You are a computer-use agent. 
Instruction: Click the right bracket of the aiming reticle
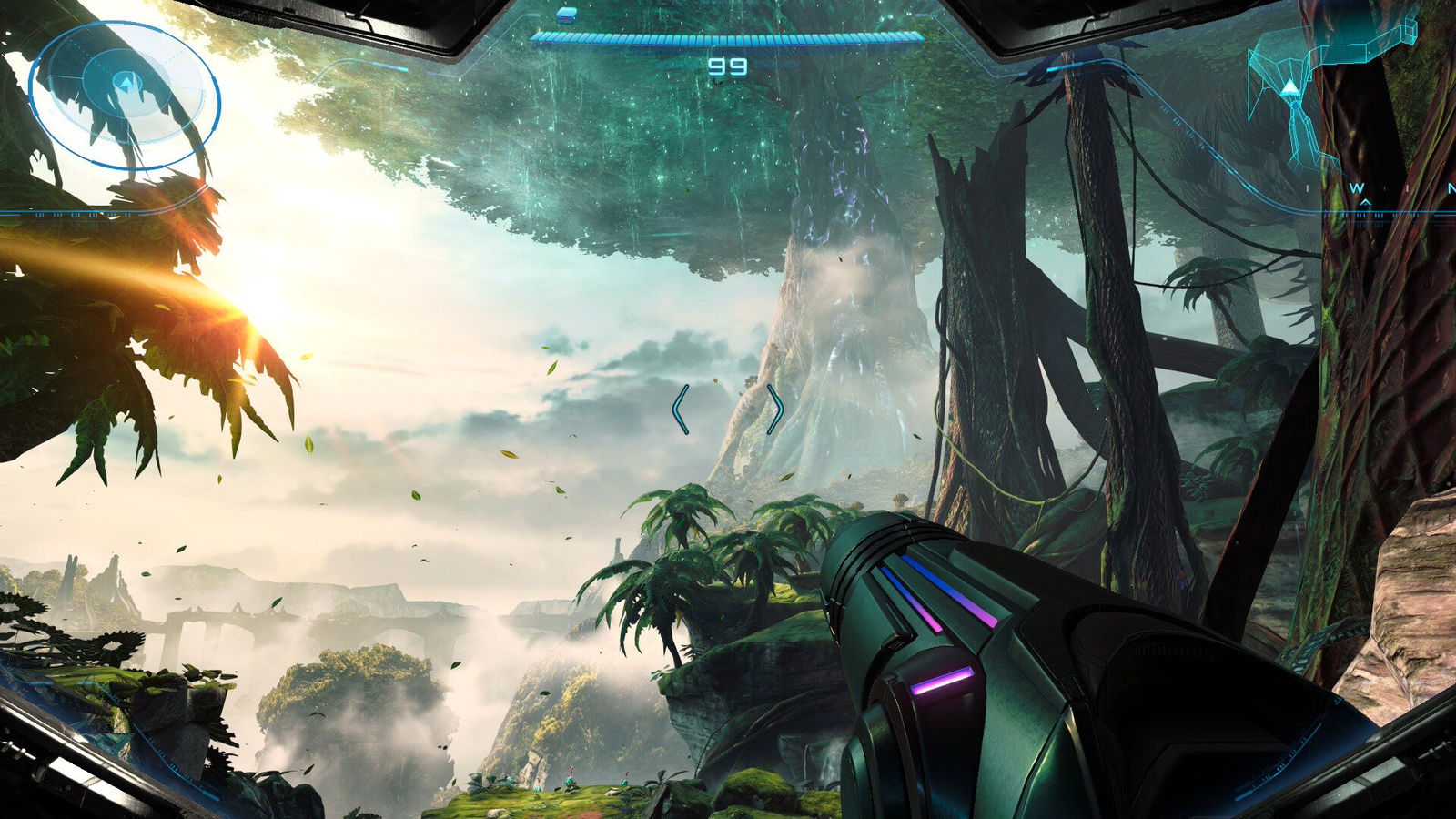click(774, 409)
